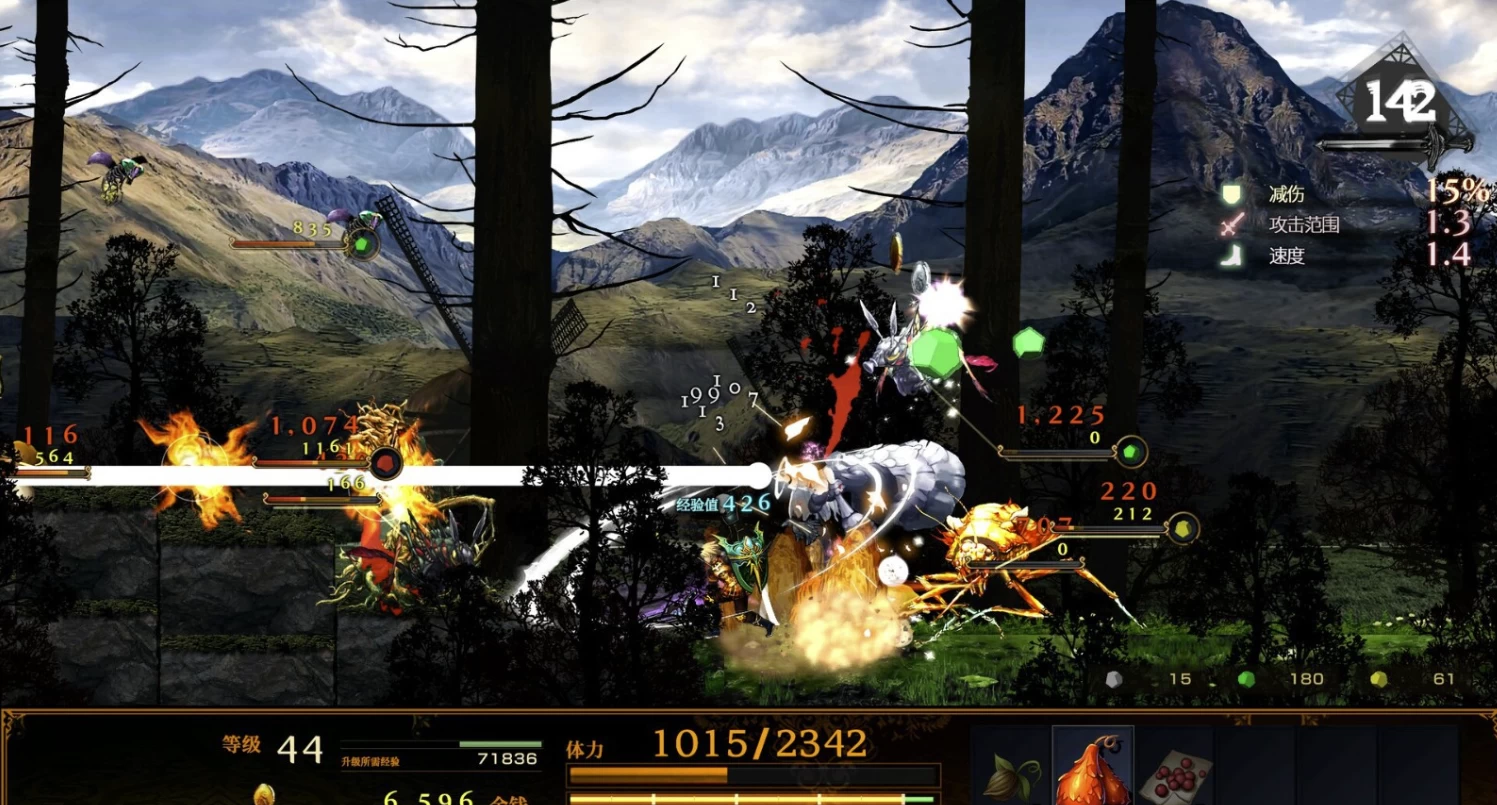Click the yellow gem resource icon

pos(1379,679)
